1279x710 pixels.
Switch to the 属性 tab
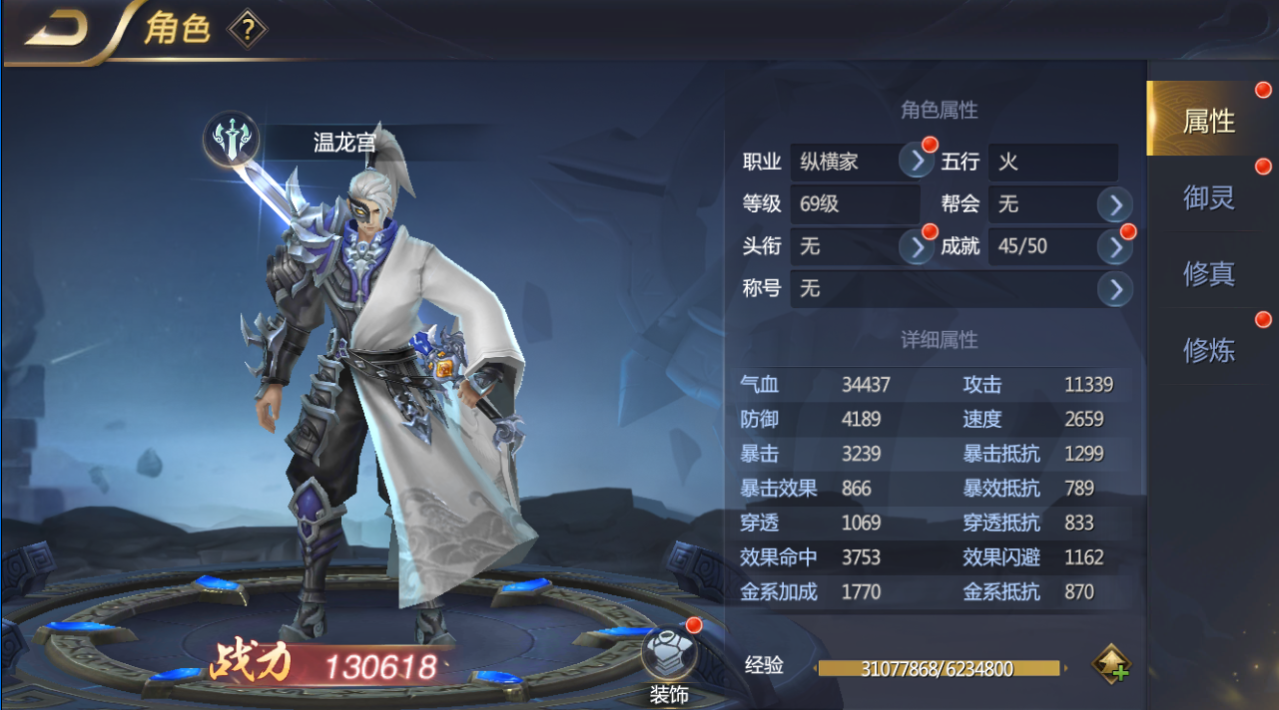[x=1209, y=121]
